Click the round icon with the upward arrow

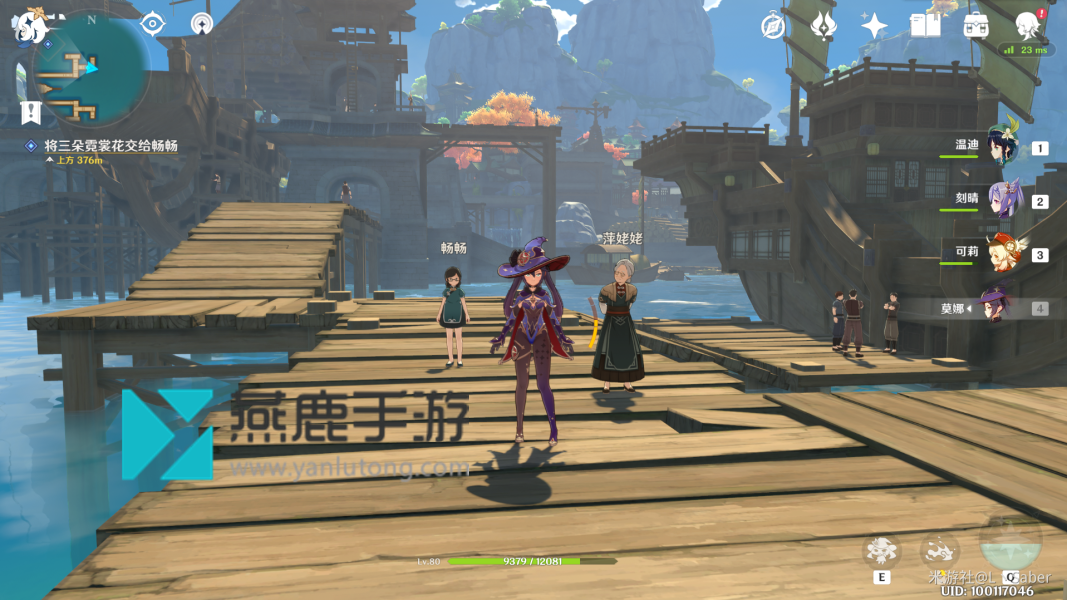point(202,23)
